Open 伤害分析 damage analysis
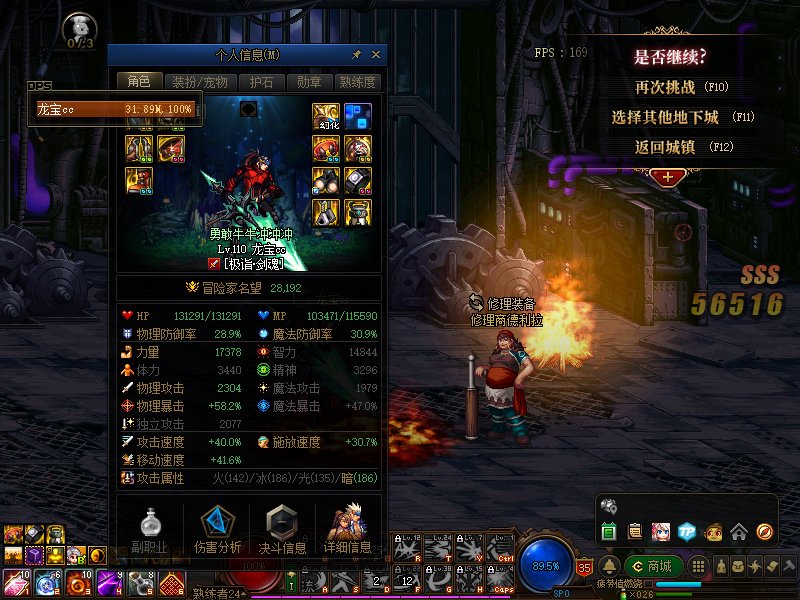 click(x=215, y=530)
